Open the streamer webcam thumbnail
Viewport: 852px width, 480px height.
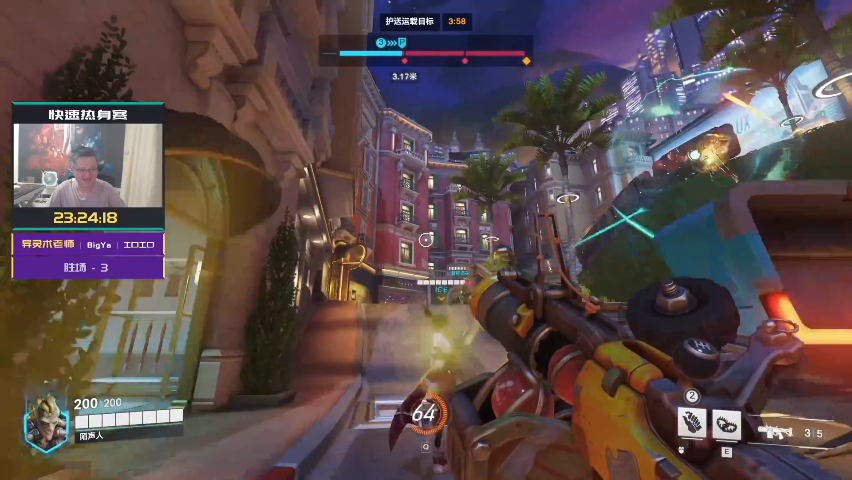[x=88, y=166]
